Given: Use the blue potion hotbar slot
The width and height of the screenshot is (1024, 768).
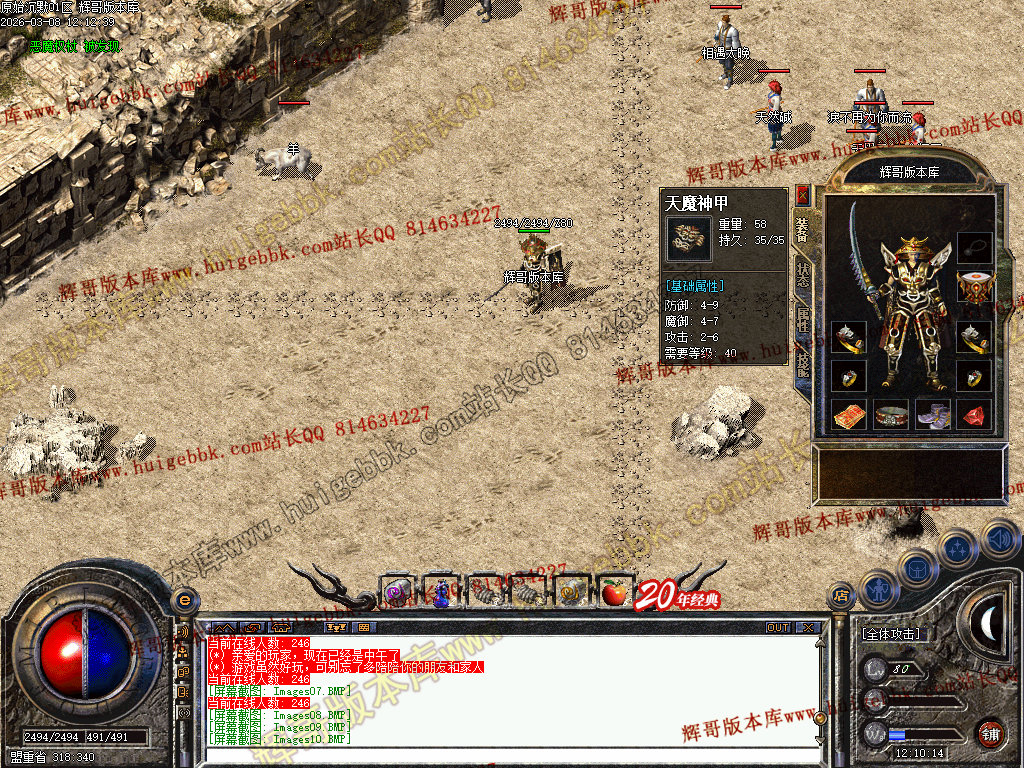Looking at the screenshot, I should pos(441,593).
